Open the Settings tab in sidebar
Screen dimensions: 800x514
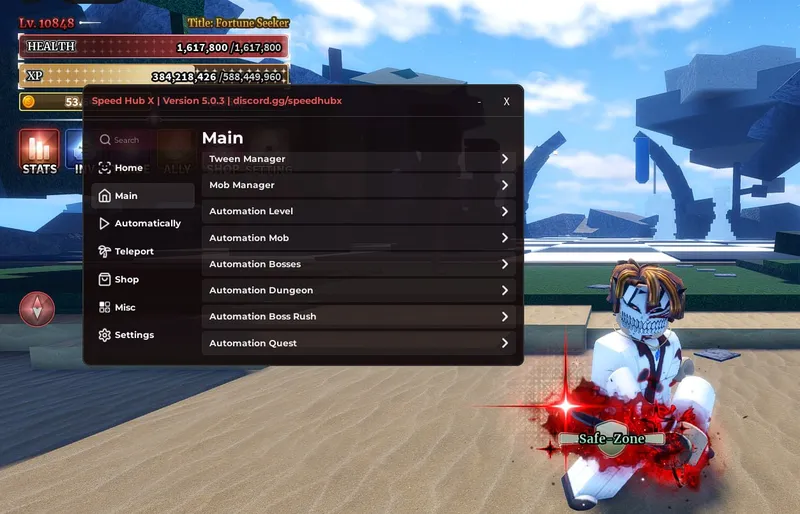click(133, 336)
